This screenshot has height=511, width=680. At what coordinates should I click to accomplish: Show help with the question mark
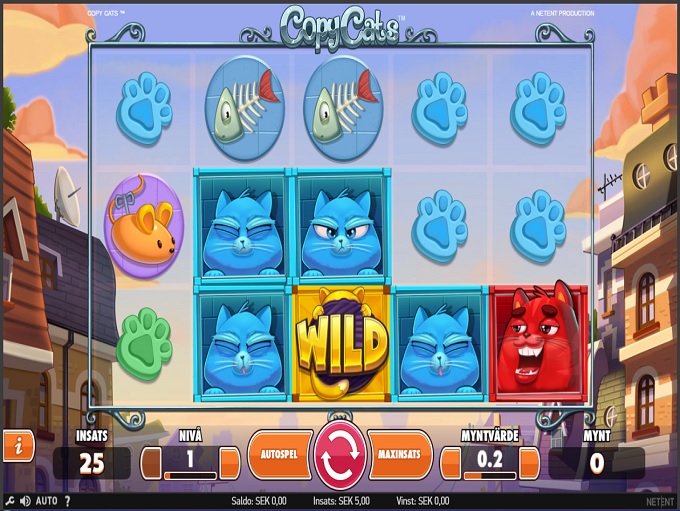(67, 500)
